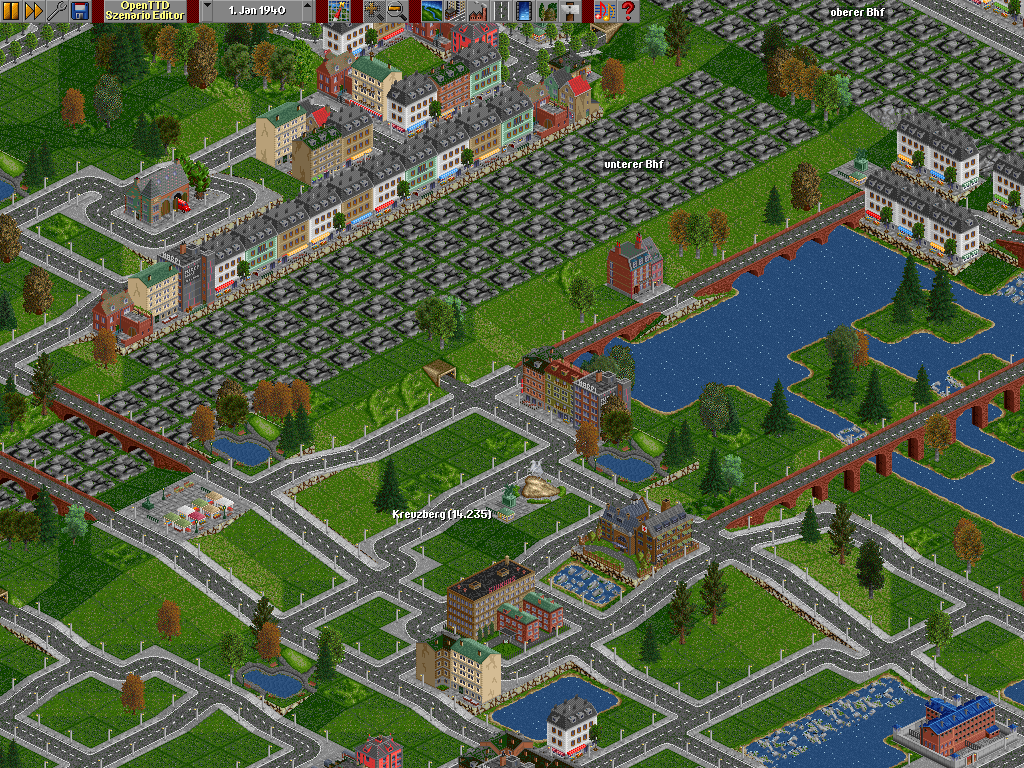Open the help menu question mark
This screenshot has width=1024, height=768.
[x=627, y=11]
